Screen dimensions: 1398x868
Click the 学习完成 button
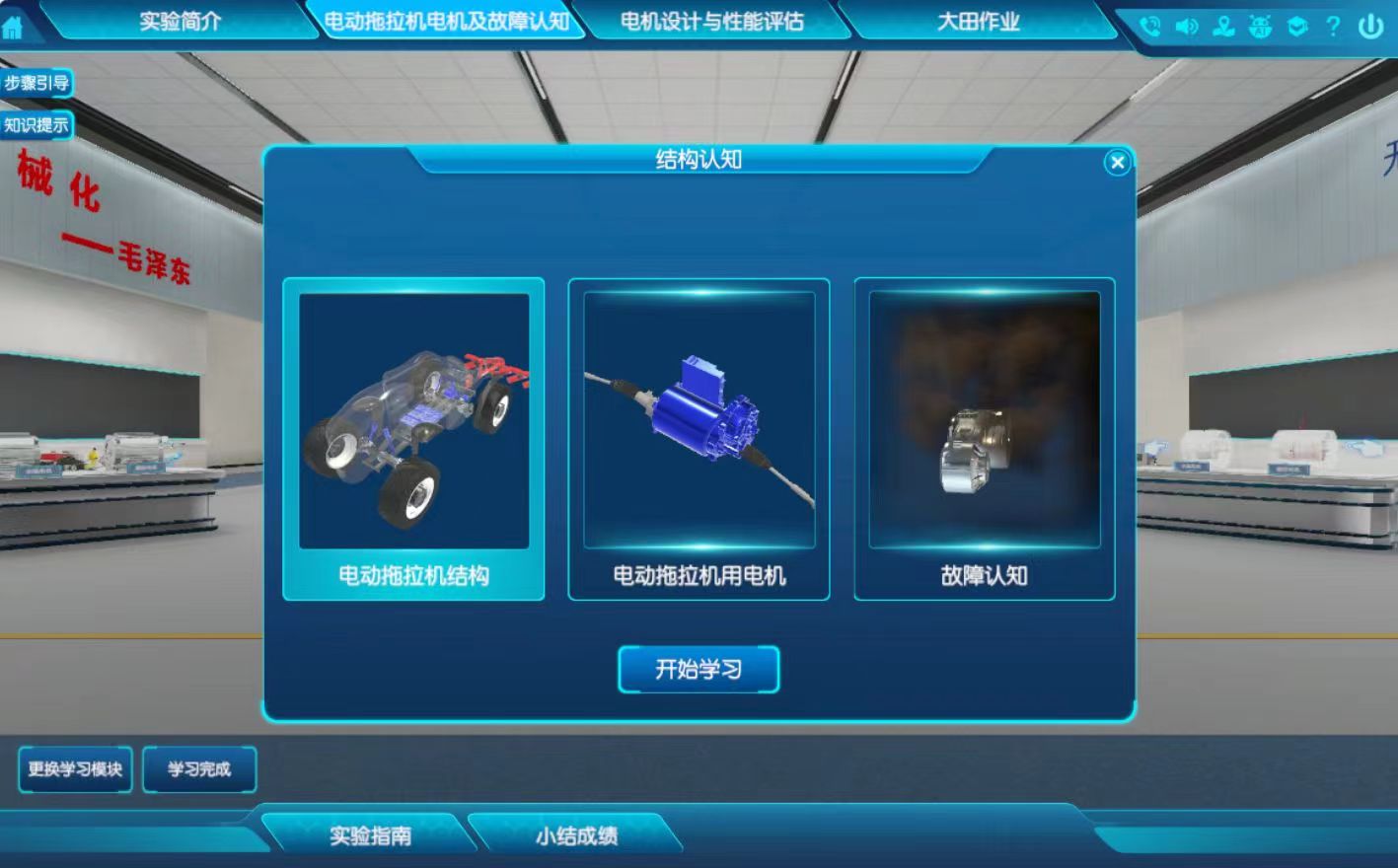pos(199,769)
